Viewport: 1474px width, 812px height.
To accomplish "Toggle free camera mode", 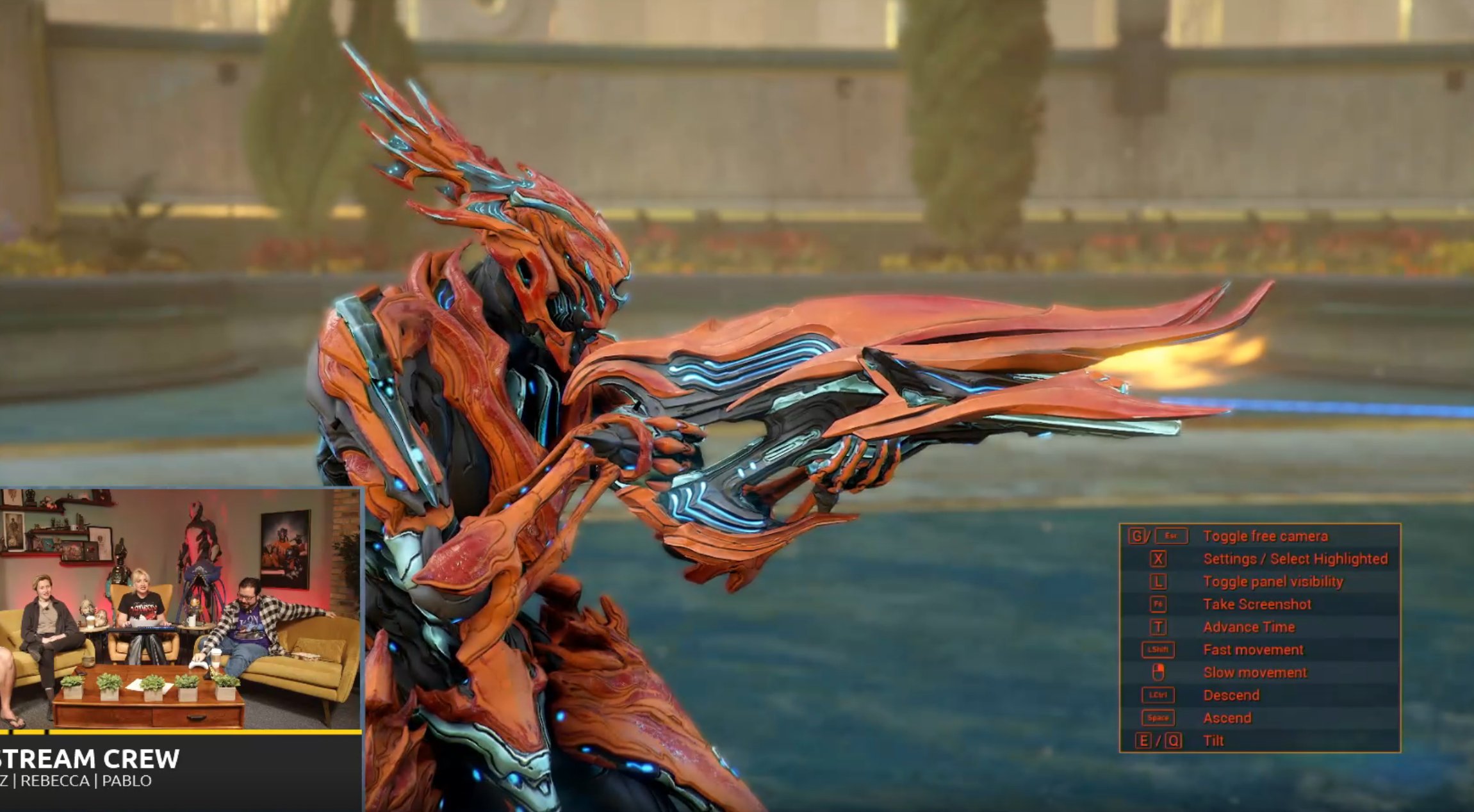I will click(x=1265, y=537).
